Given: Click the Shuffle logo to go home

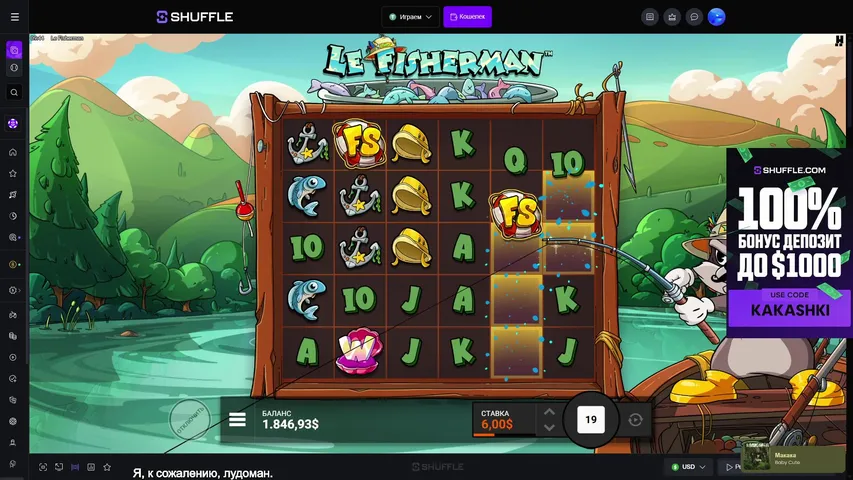Looking at the screenshot, I should point(195,17).
